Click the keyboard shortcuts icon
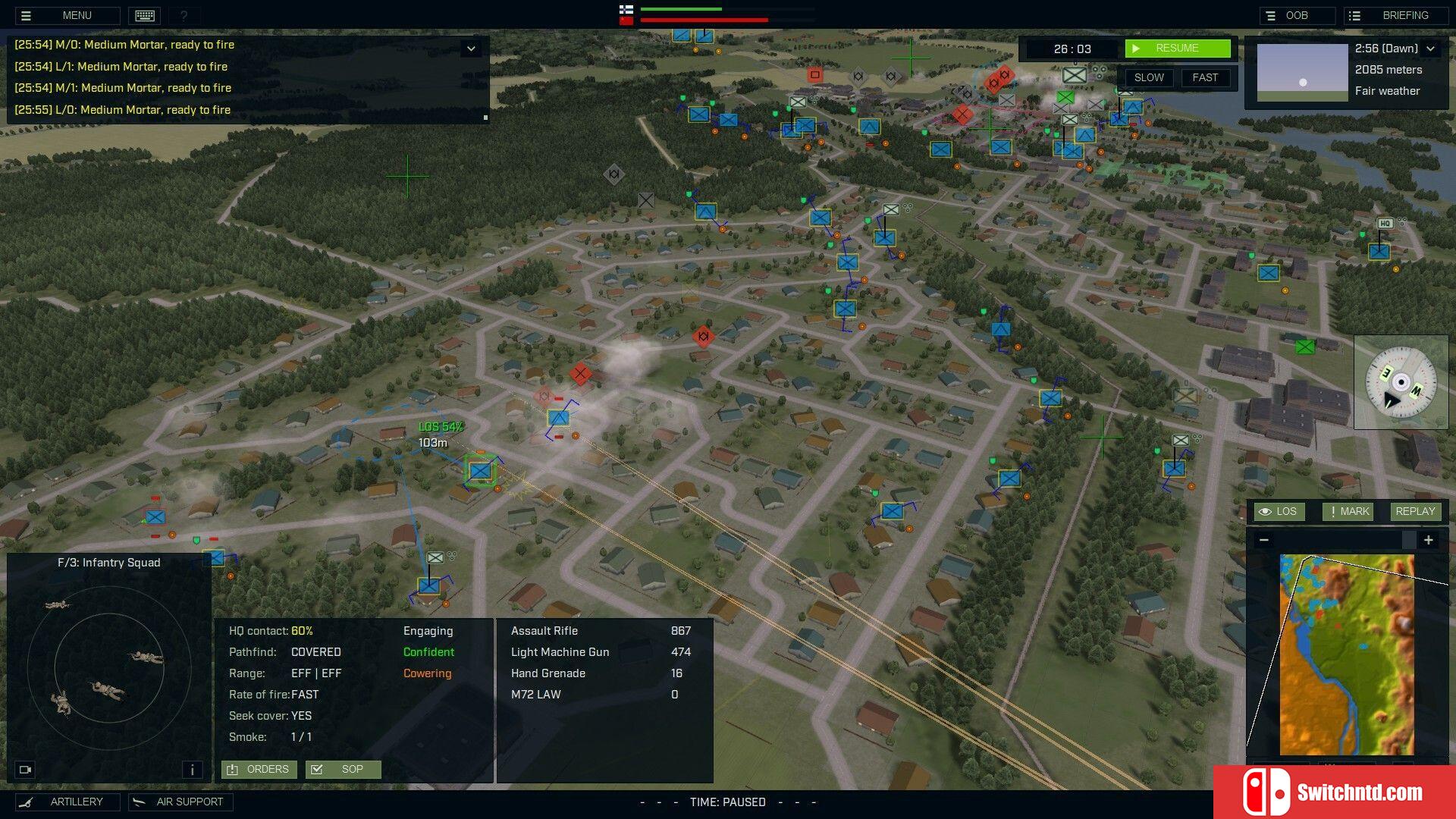 click(x=145, y=15)
